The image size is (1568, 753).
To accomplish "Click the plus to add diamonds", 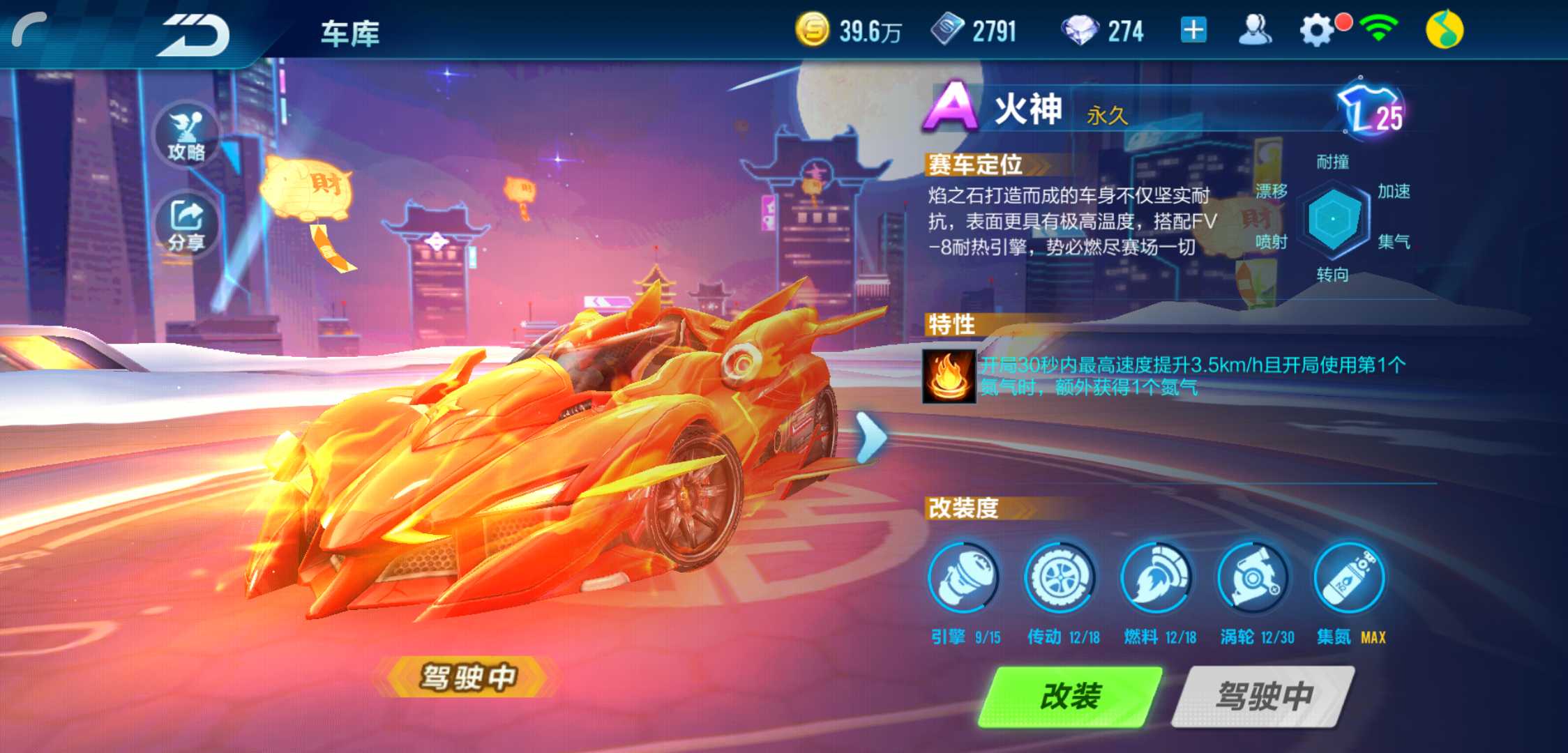I will pyautogui.click(x=1194, y=29).
